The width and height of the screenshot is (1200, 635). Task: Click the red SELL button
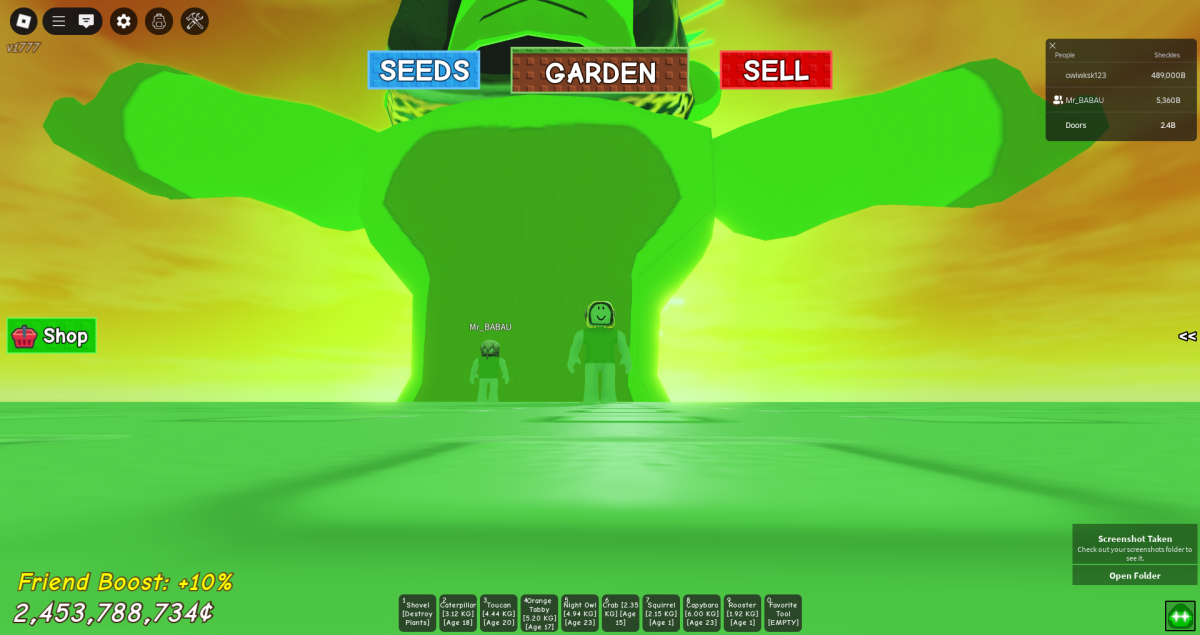tap(776, 70)
